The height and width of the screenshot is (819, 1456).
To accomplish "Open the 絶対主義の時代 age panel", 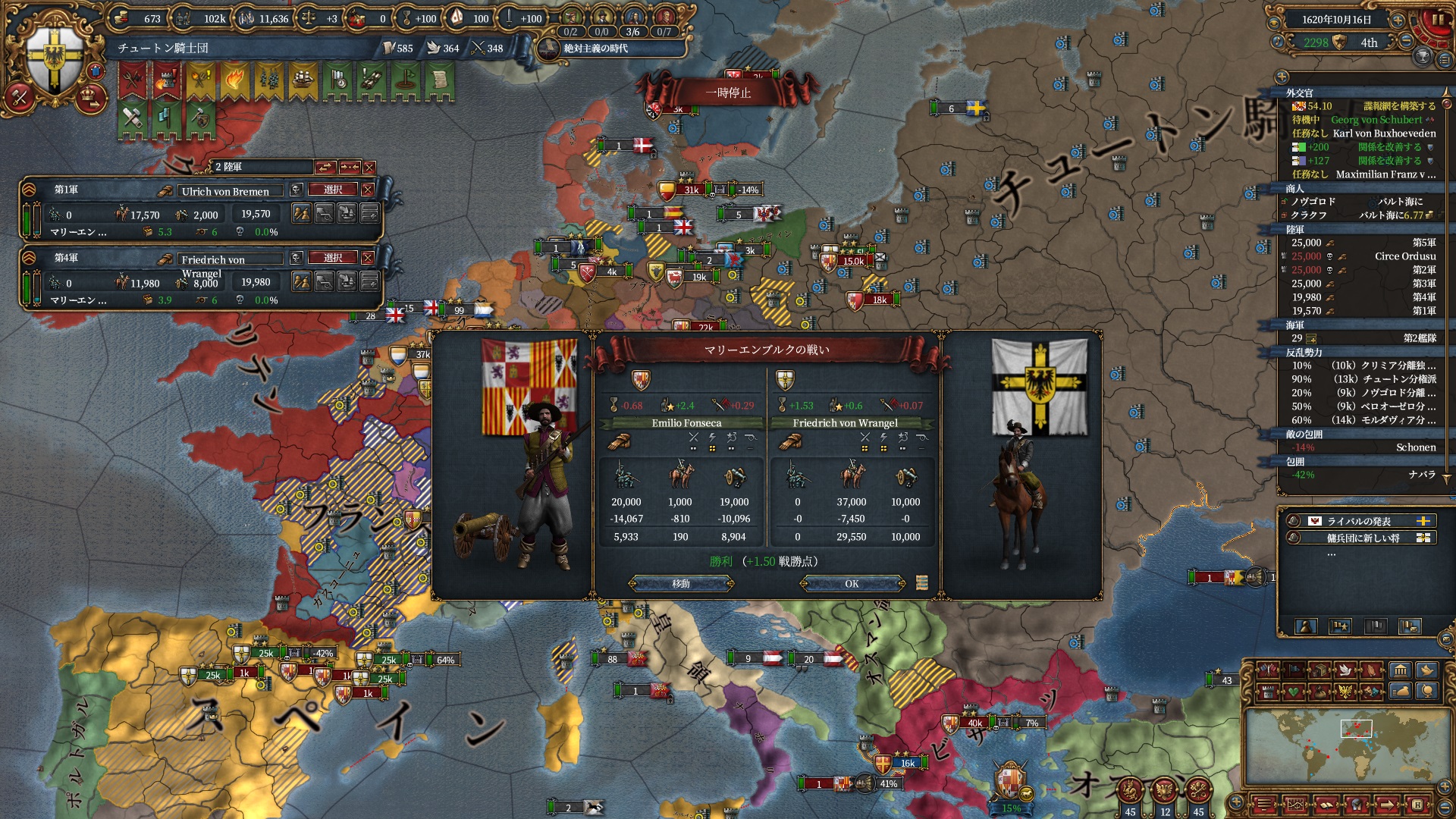I will (x=596, y=49).
